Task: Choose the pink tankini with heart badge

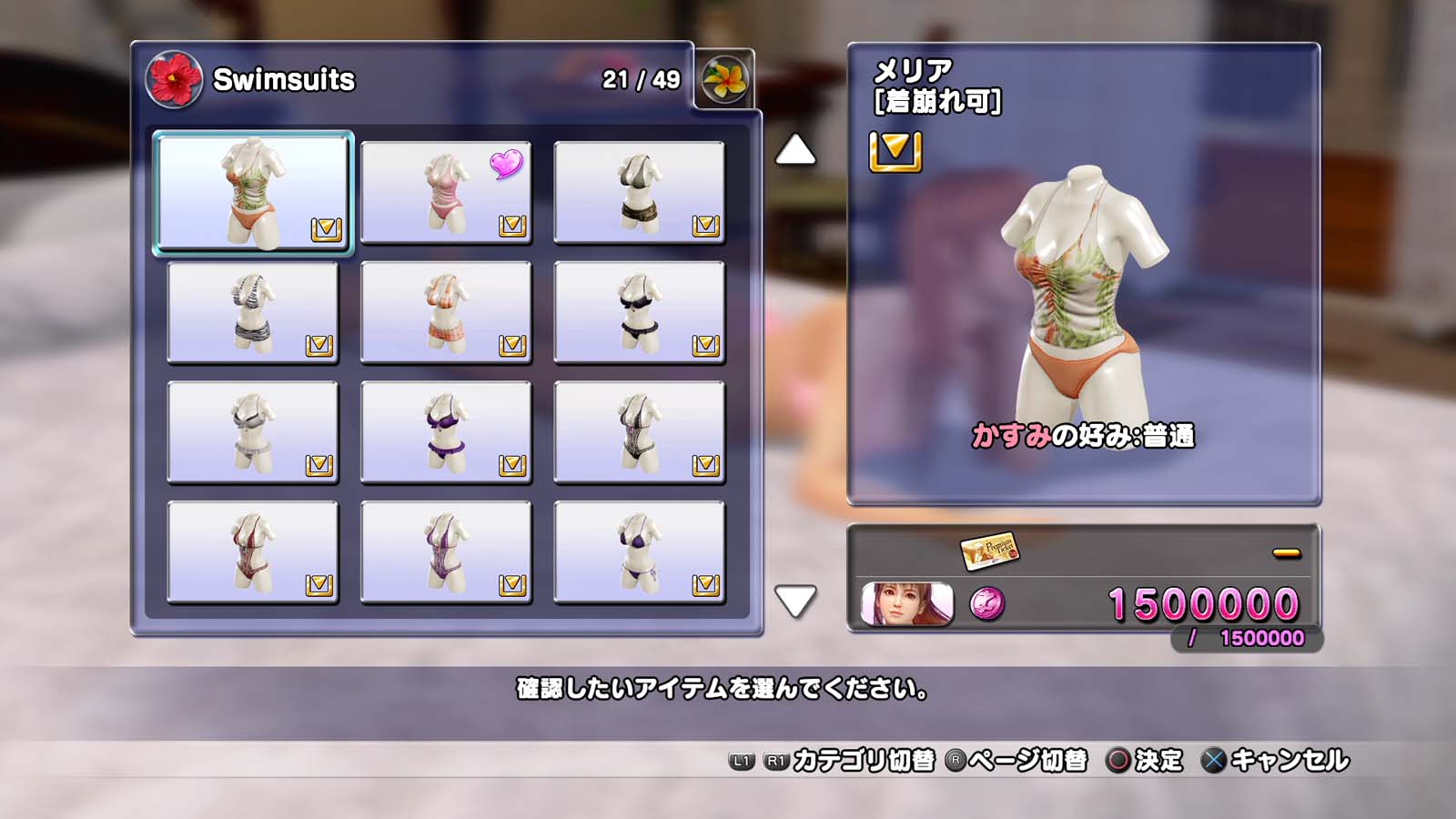Action: pos(446,192)
